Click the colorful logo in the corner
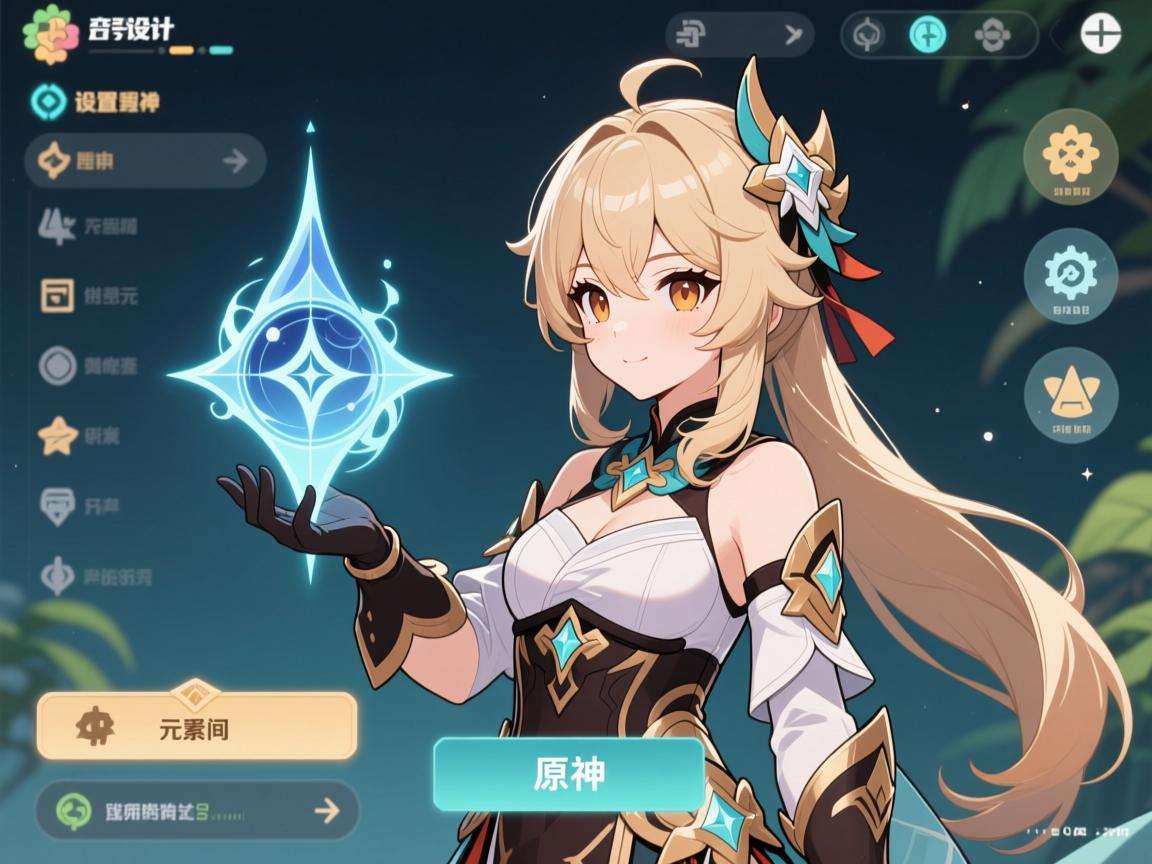The image size is (1152, 864). click(x=51, y=34)
